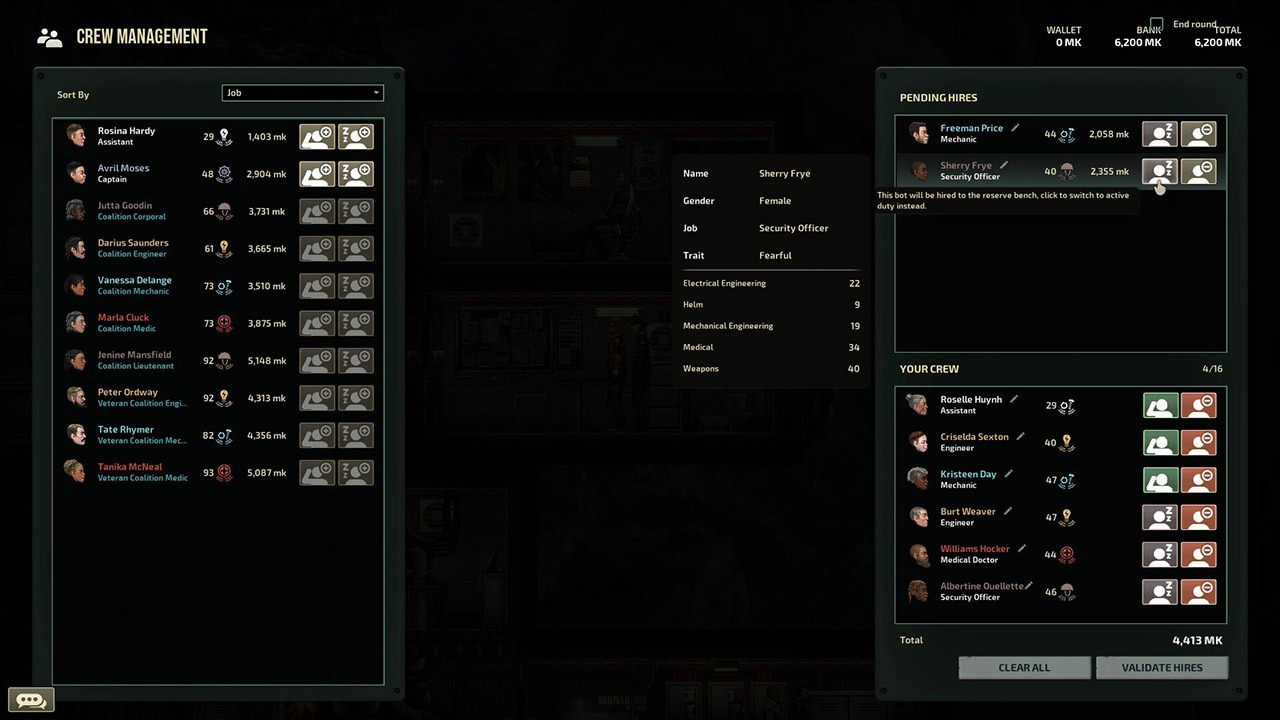
Task: Validate the pending hires
Action: click(1161, 668)
